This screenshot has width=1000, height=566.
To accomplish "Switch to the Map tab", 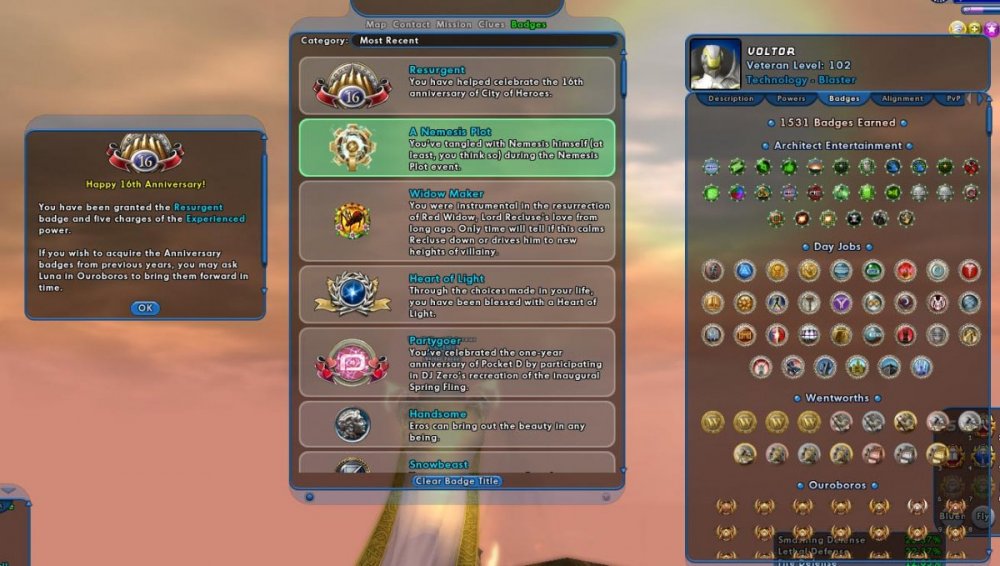I will click(x=376, y=24).
